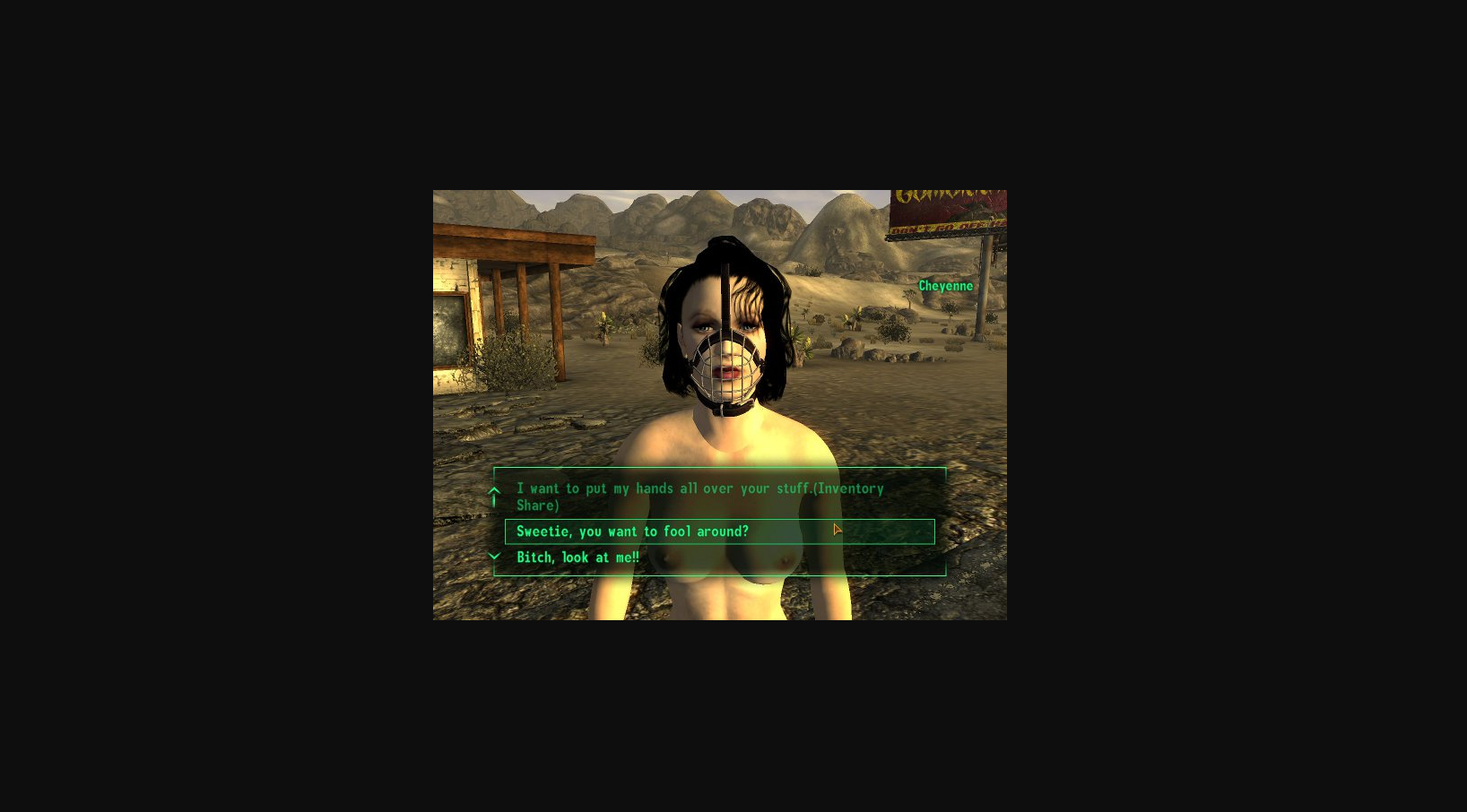This screenshot has width=1467, height=812.
Task: Click the Cheyenne name label
Action: pos(945,286)
